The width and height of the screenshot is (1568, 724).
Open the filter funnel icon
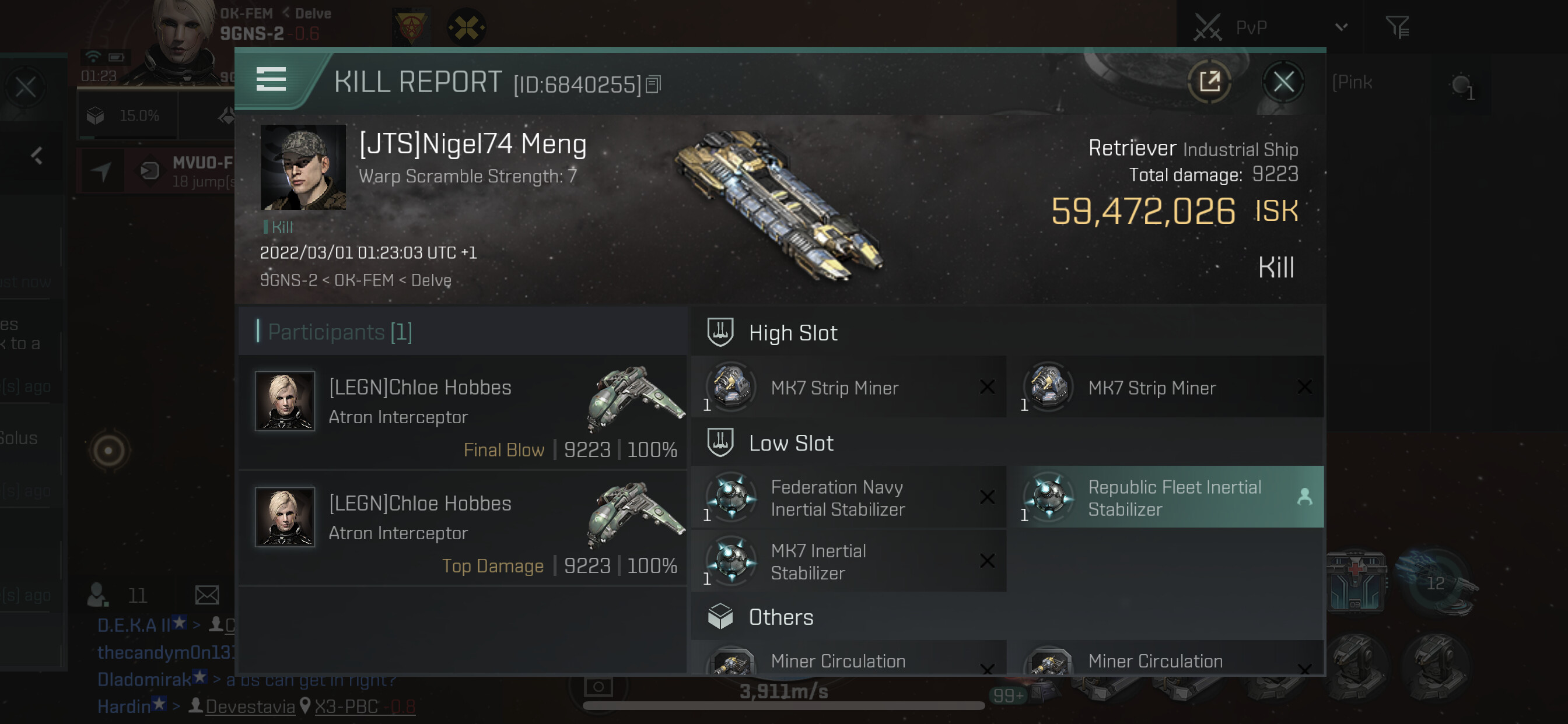(1397, 27)
